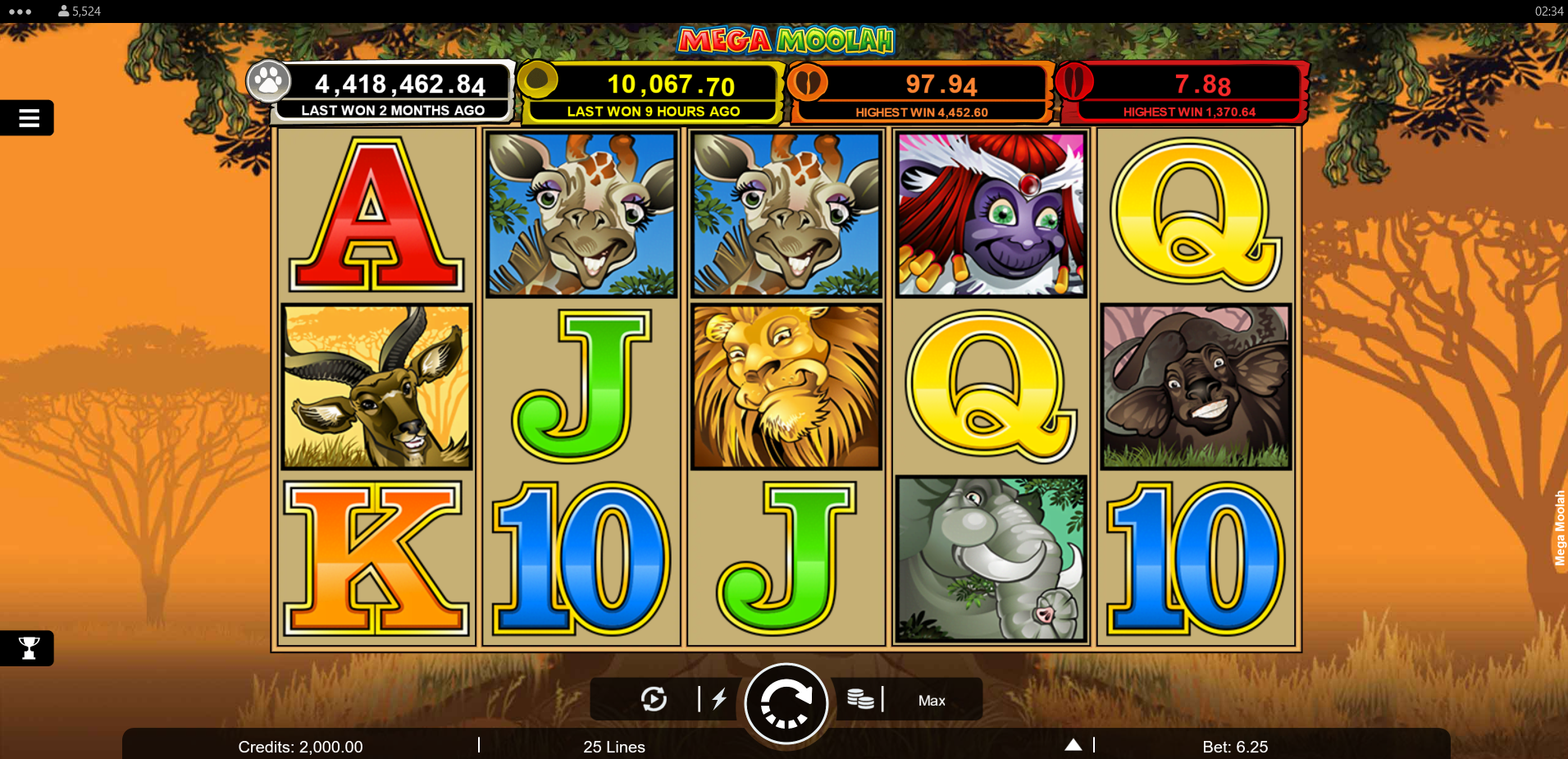Enable quick spin with the lightning bolt
The width and height of the screenshot is (1568, 759).
click(720, 698)
